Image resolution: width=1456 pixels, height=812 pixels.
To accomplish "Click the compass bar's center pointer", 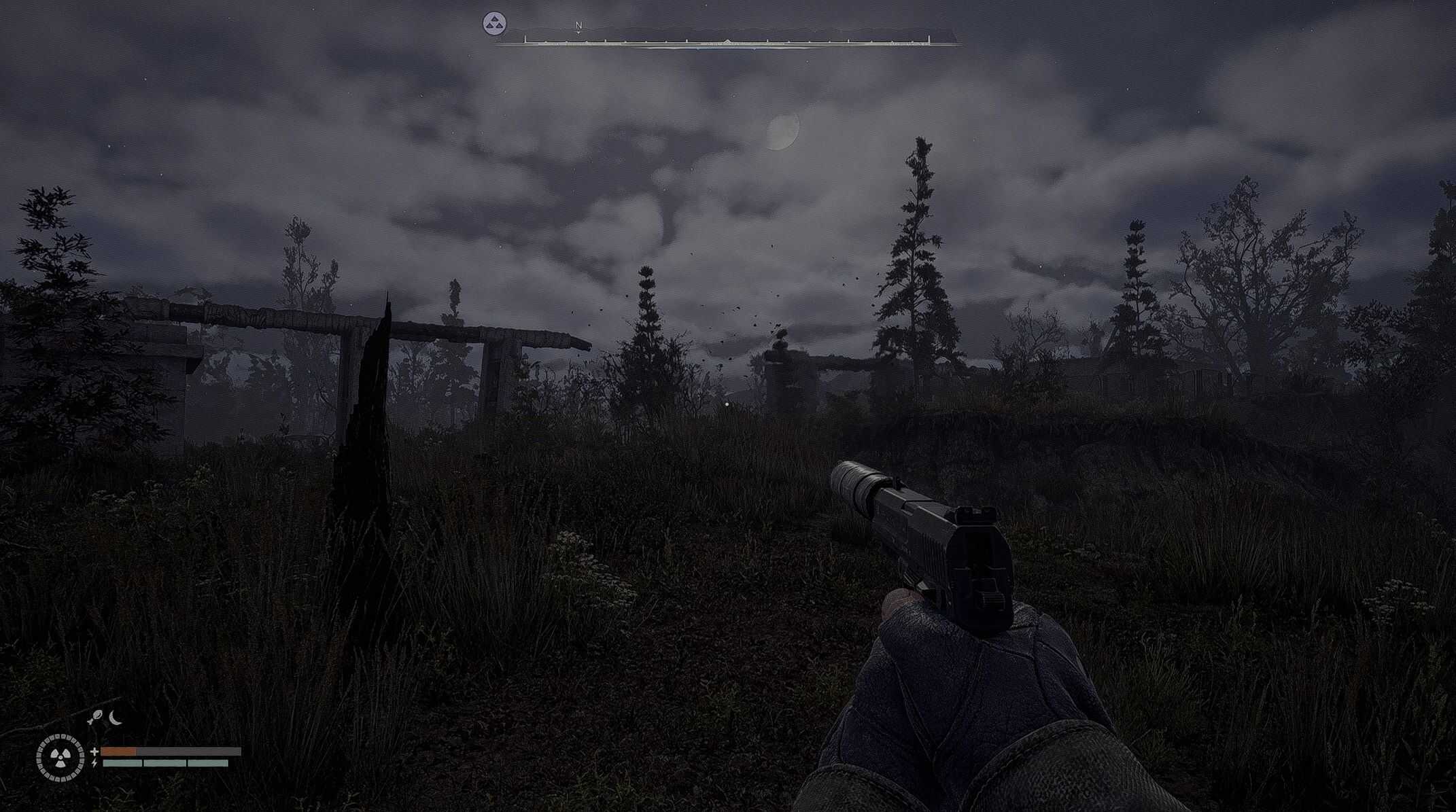I will (x=727, y=41).
